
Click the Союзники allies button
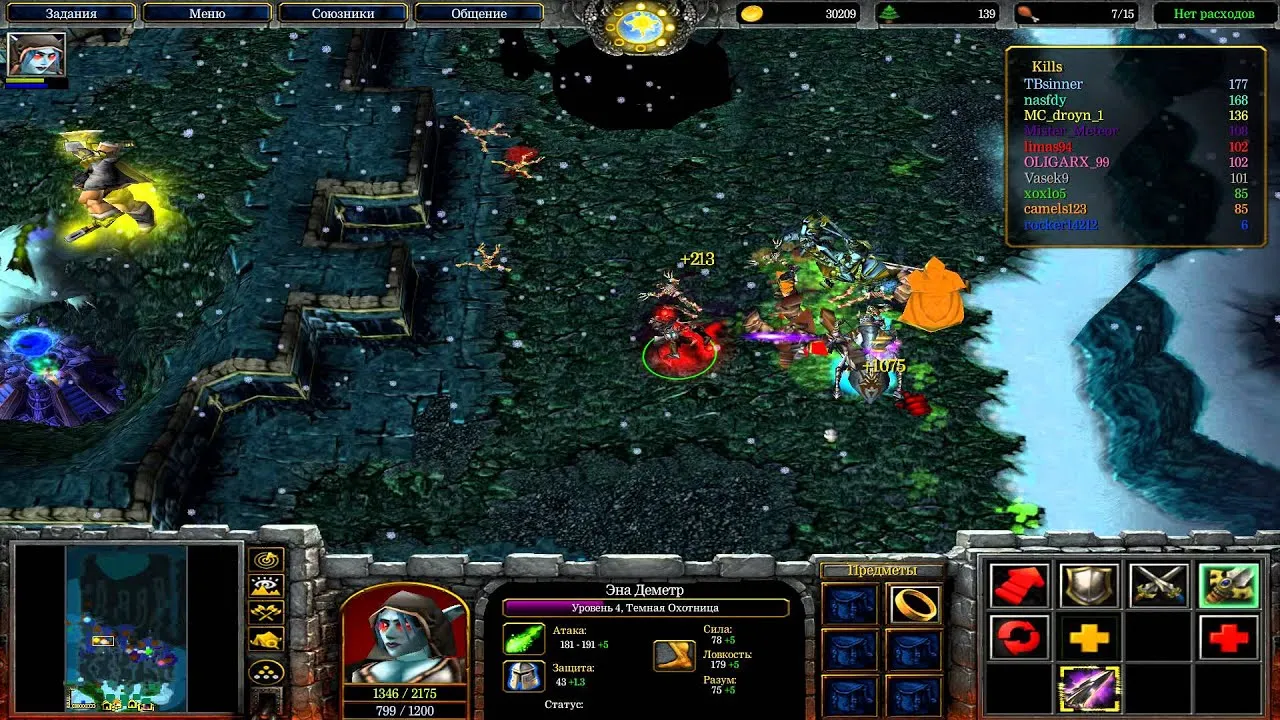click(x=344, y=13)
